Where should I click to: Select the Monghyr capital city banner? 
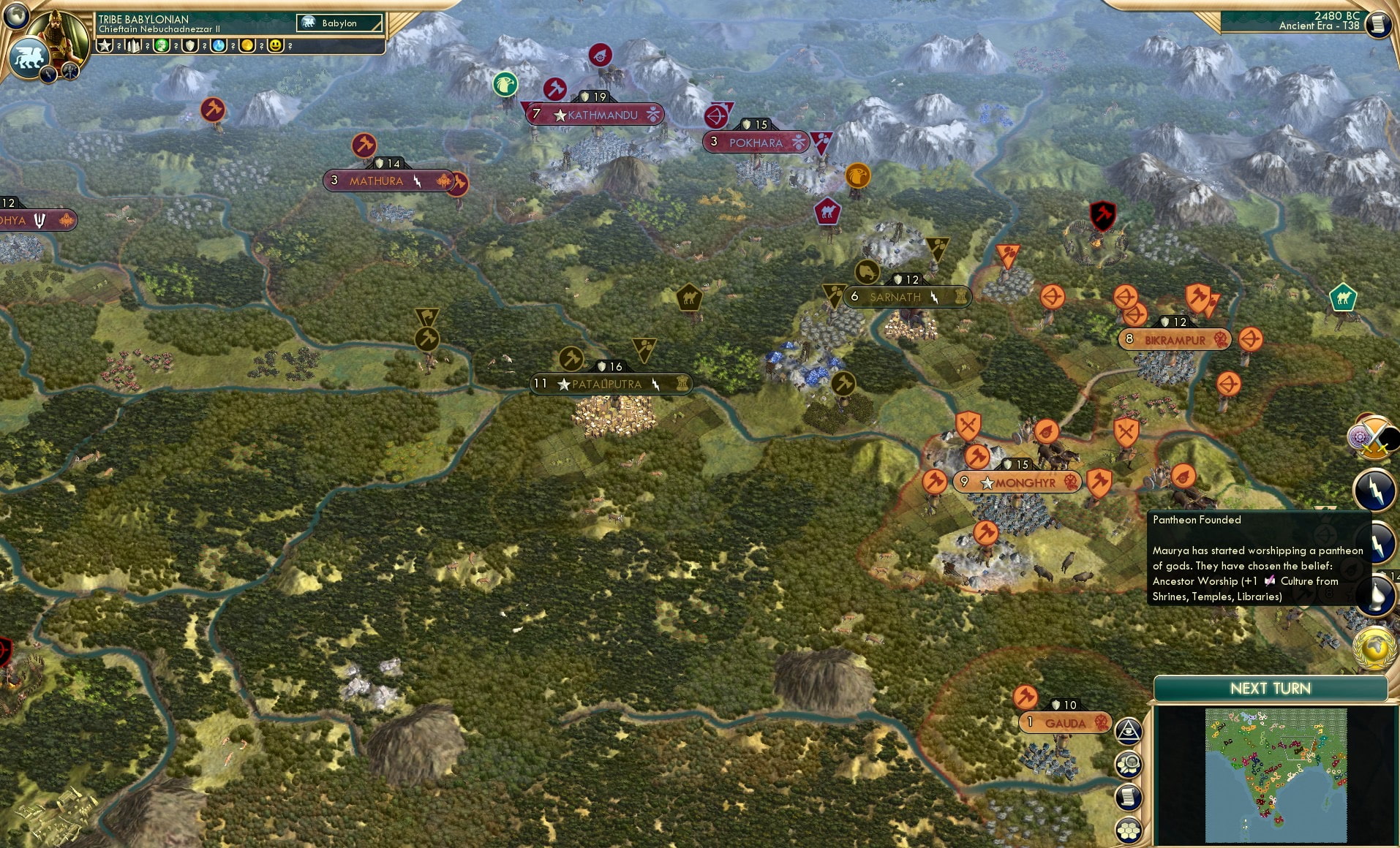(x=1018, y=482)
